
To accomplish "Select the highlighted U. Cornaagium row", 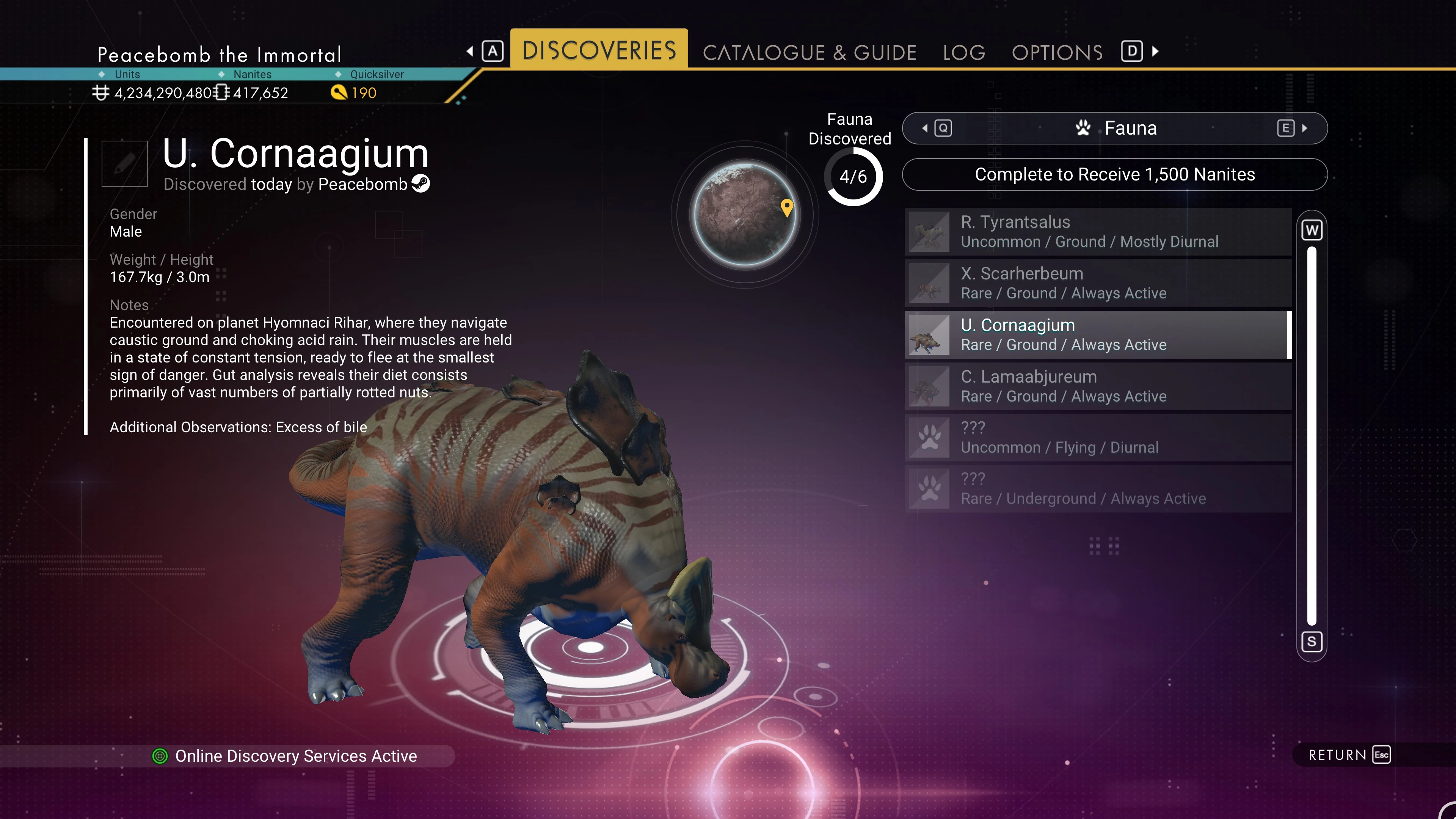I will (x=1098, y=334).
